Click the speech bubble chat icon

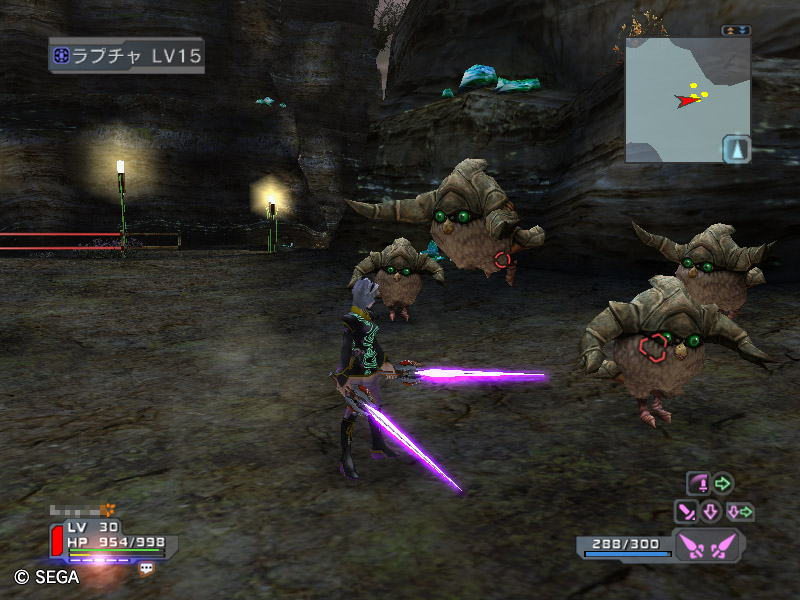(x=146, y=568)
